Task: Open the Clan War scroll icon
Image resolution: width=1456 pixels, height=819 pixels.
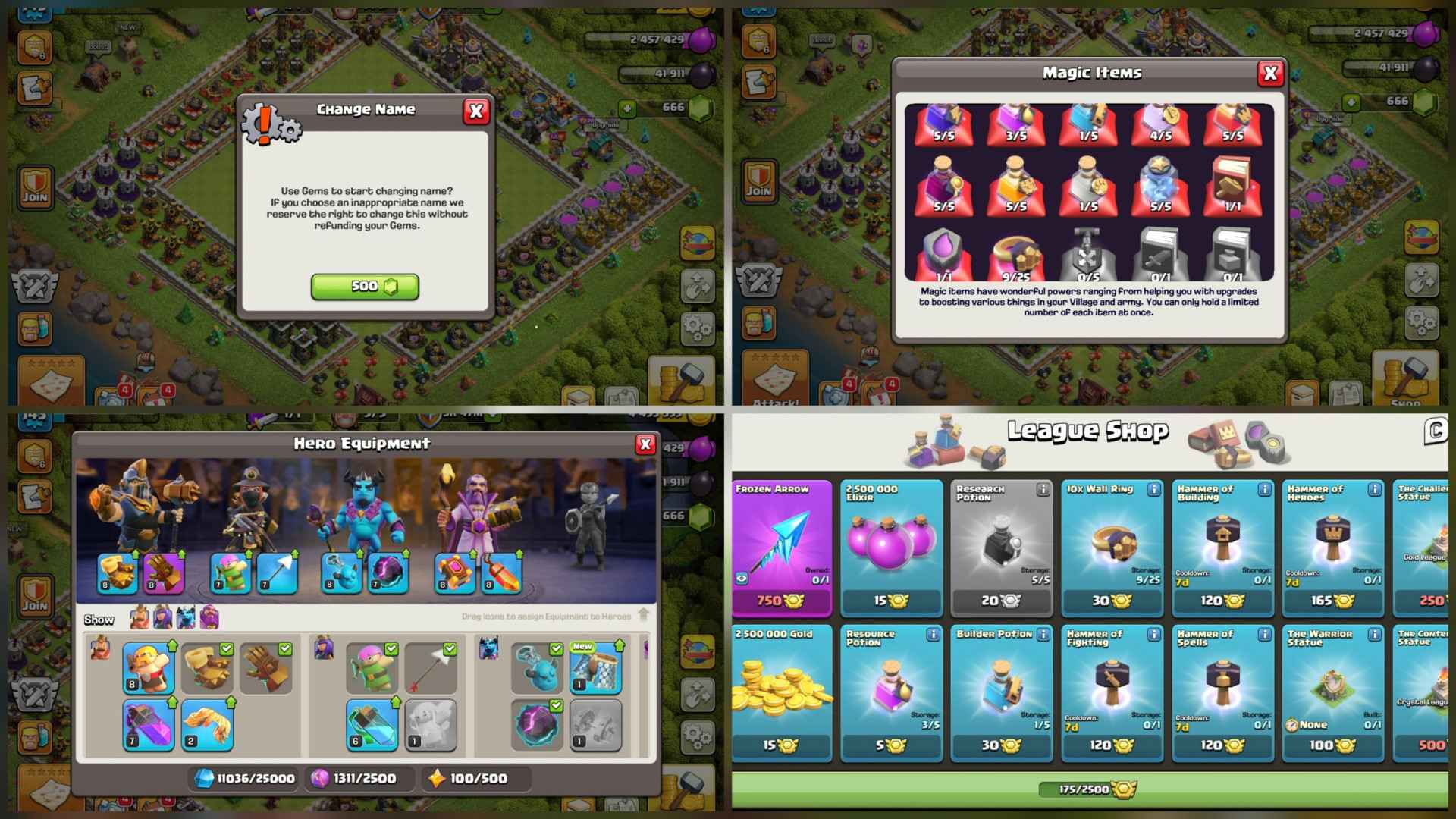Action: coord(36,88)
